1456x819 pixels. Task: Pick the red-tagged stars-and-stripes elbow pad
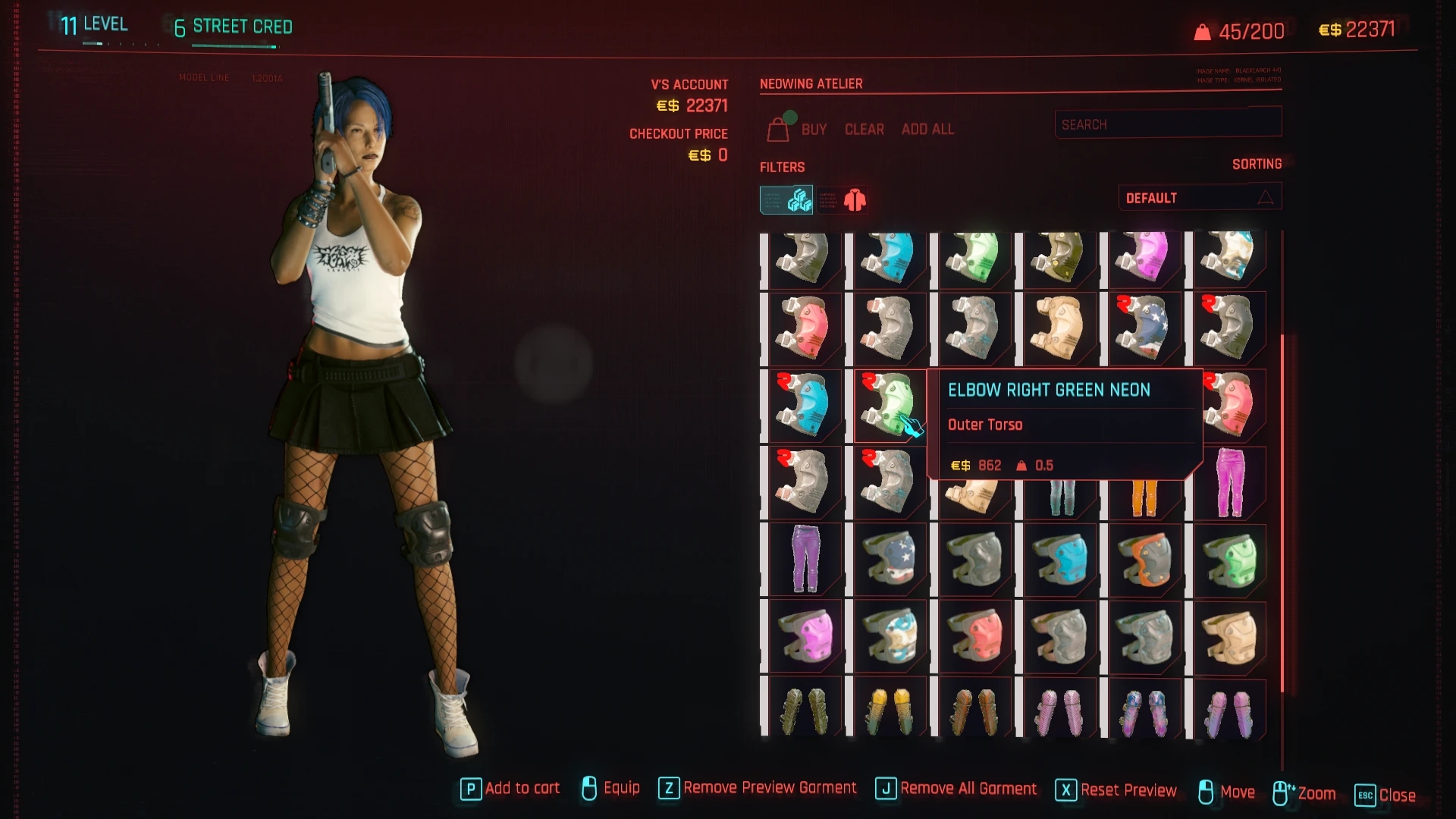click(1144, 328)
